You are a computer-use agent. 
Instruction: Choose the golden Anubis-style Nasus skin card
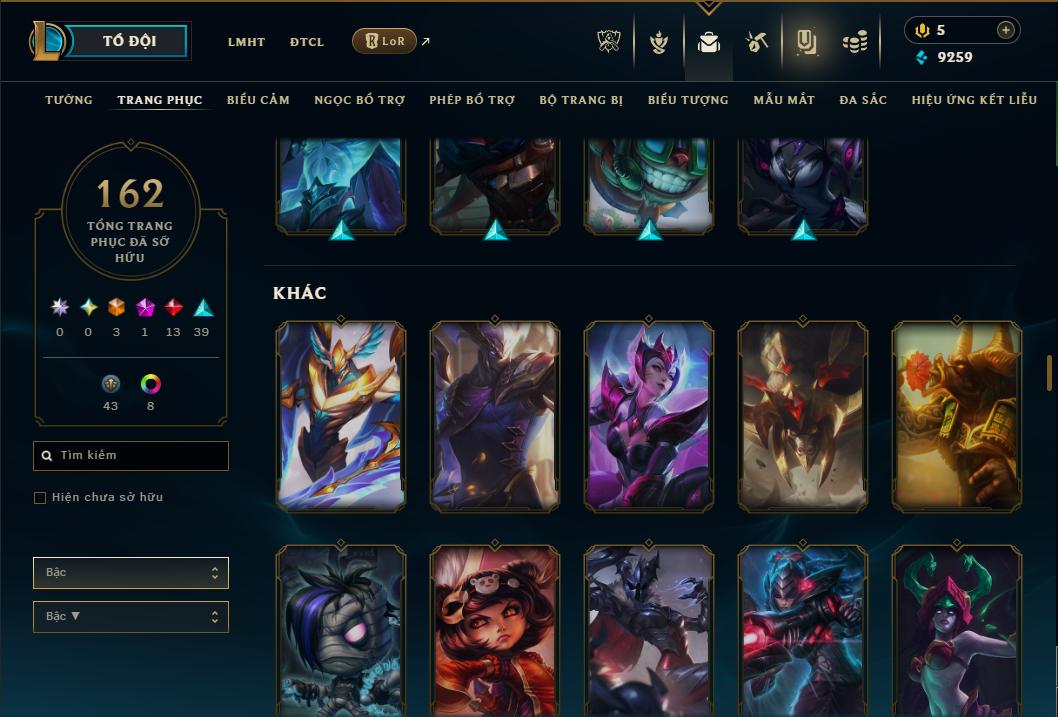(x=957, y=417)
